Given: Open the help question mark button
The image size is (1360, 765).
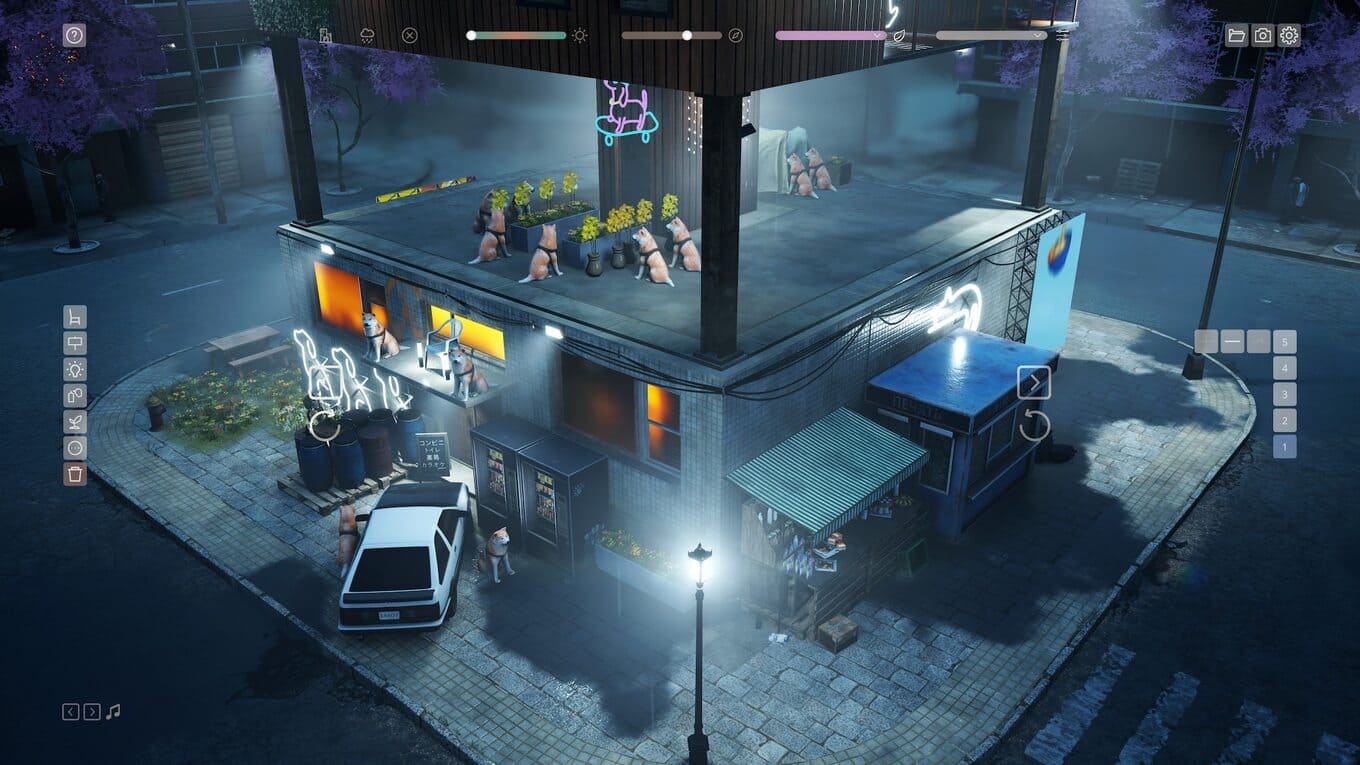Looking at the screenshot, I should tap(75, 36).
